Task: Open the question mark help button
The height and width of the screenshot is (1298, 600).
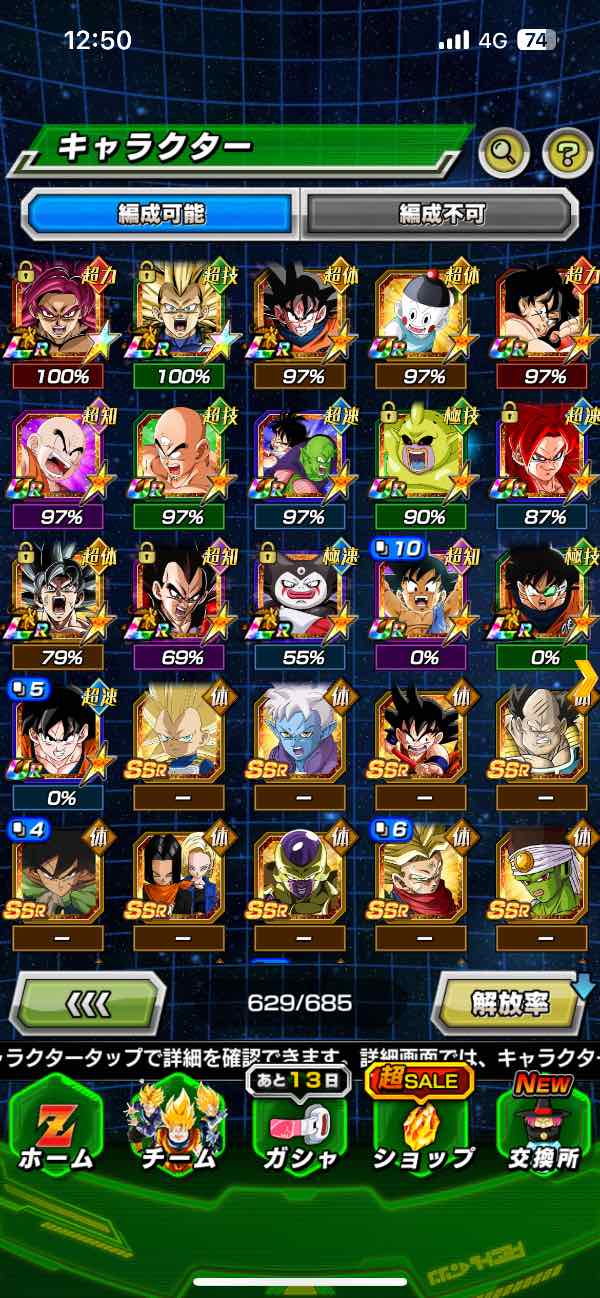Action: click(x=567, y=153)
